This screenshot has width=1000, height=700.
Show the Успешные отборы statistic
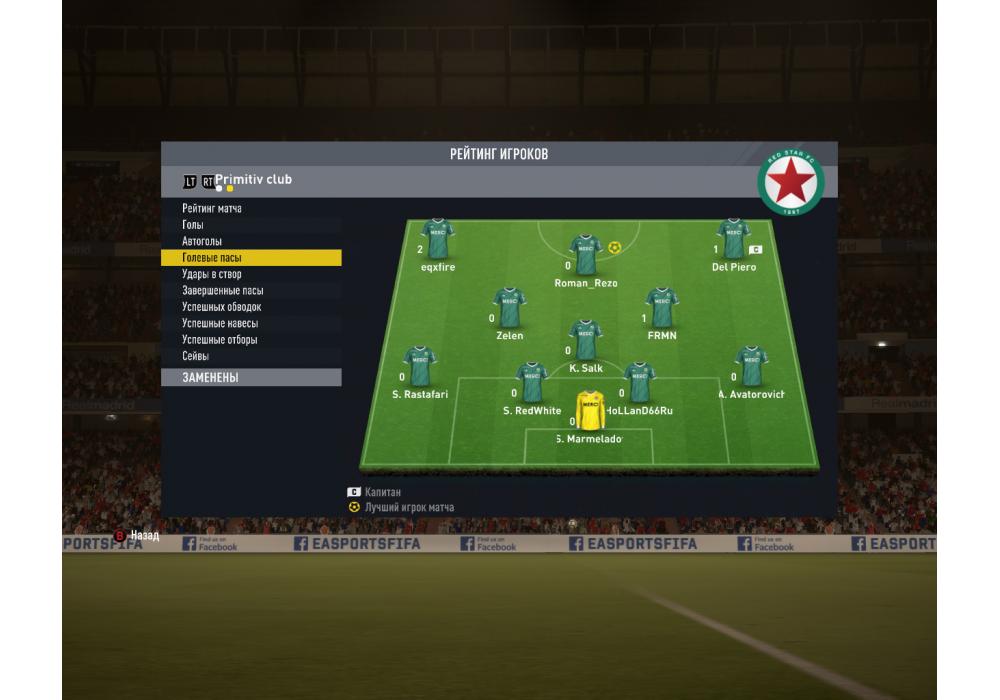pyautogui.click(x=220, y=340)
